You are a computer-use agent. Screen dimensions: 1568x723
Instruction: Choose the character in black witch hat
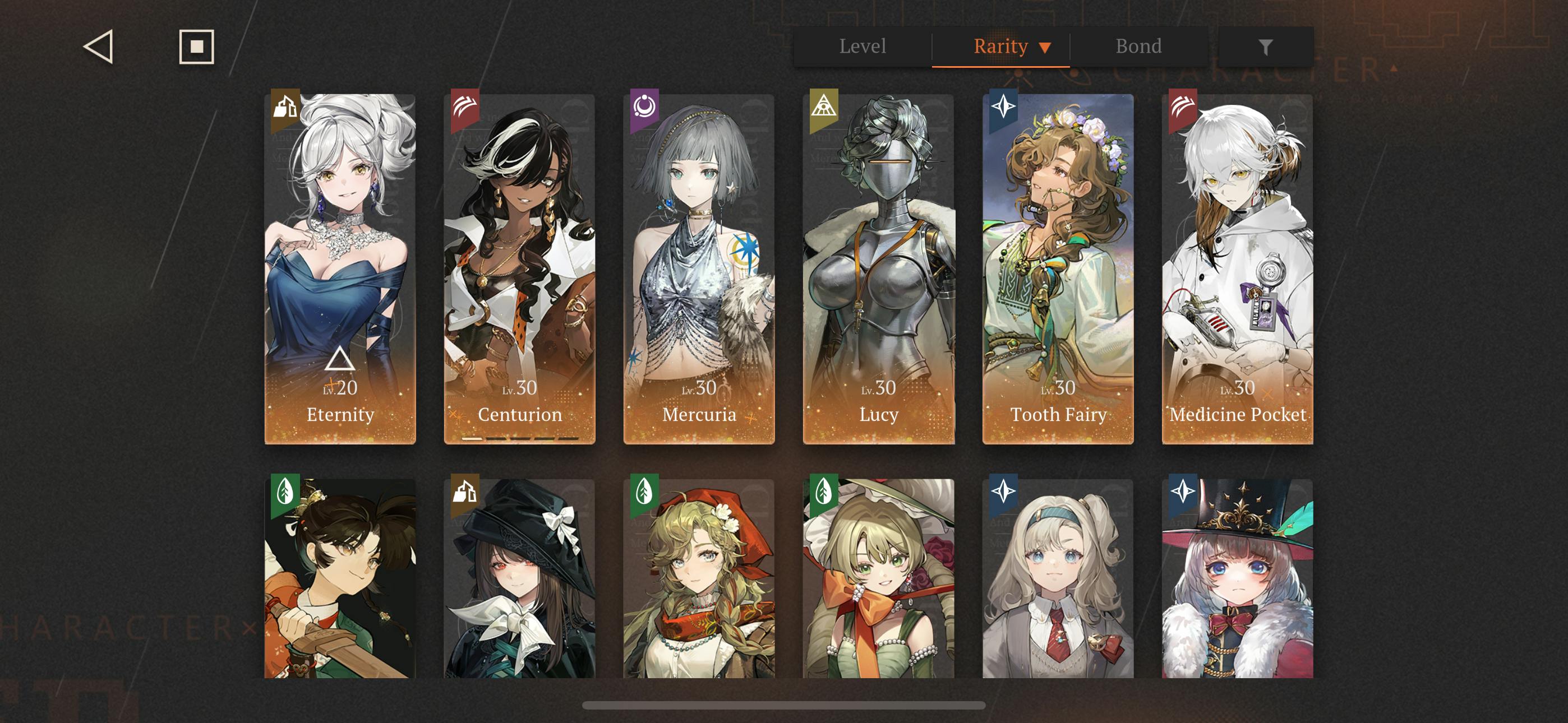[x=520, y=578]
